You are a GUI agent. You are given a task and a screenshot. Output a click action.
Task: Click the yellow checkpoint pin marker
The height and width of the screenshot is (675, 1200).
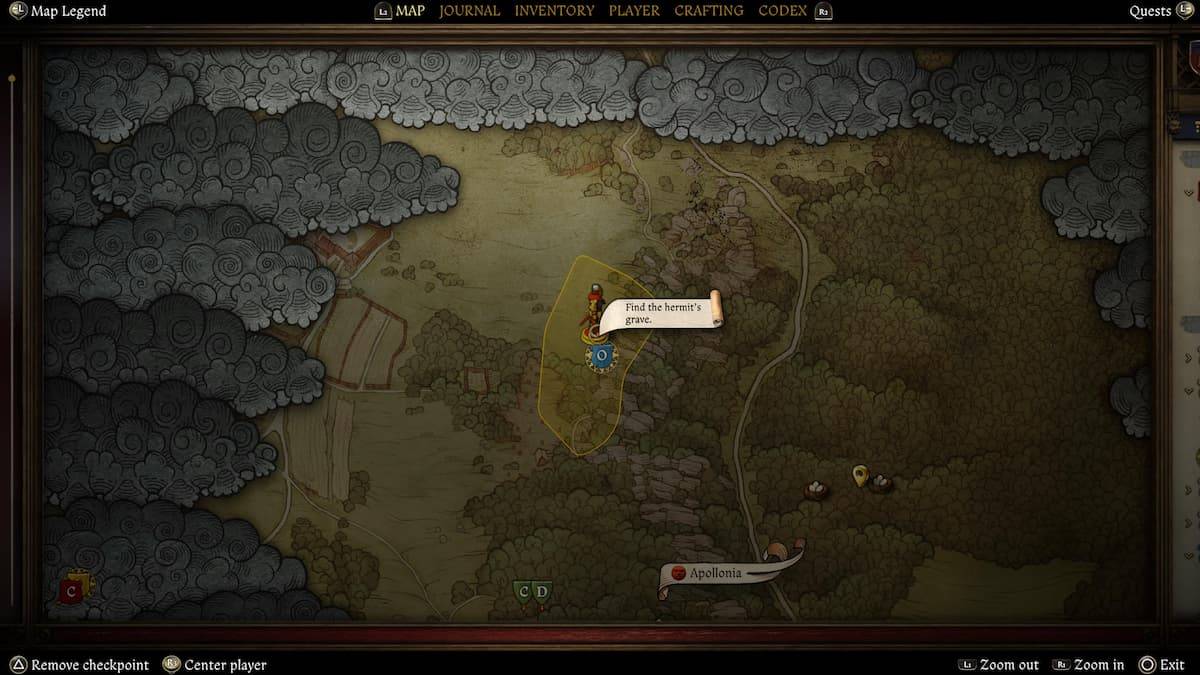coord(859,475)
